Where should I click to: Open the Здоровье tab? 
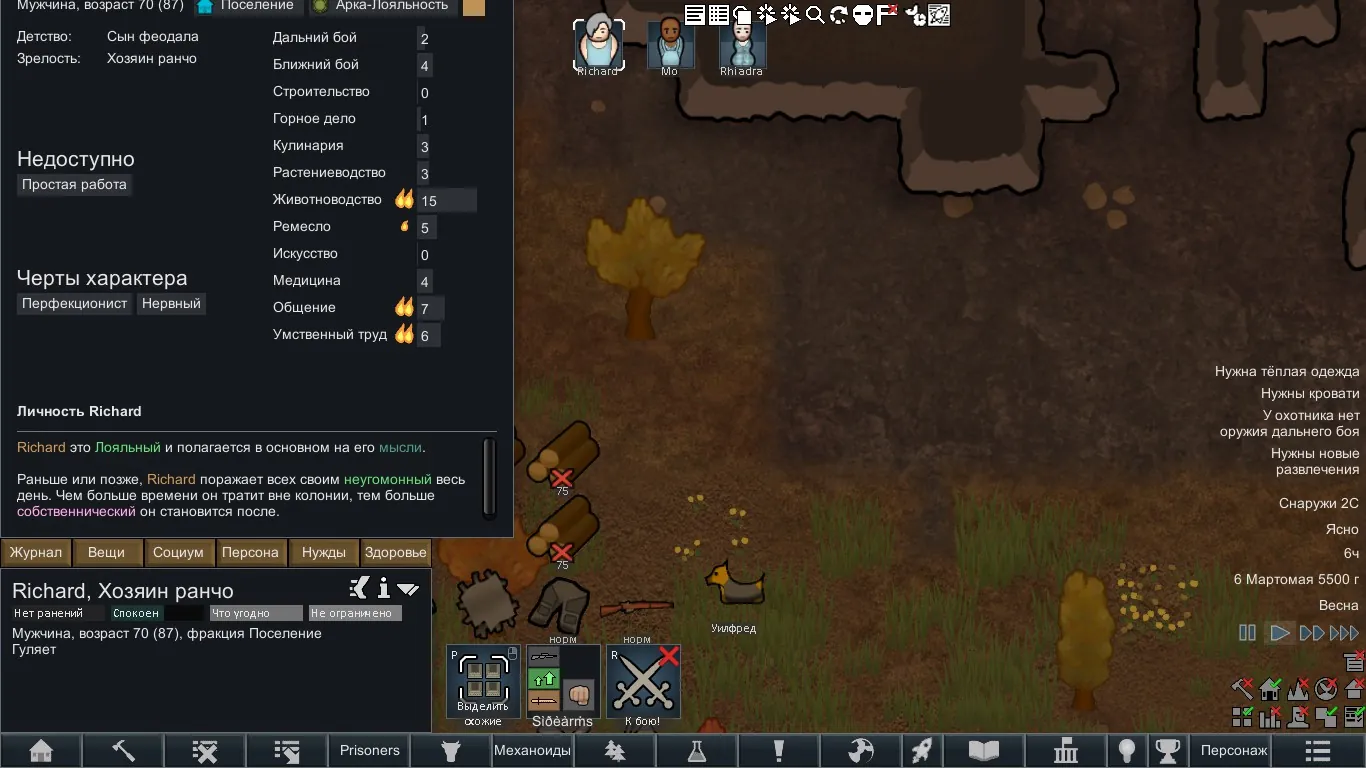pyautogui.click(x=395, y=552)
